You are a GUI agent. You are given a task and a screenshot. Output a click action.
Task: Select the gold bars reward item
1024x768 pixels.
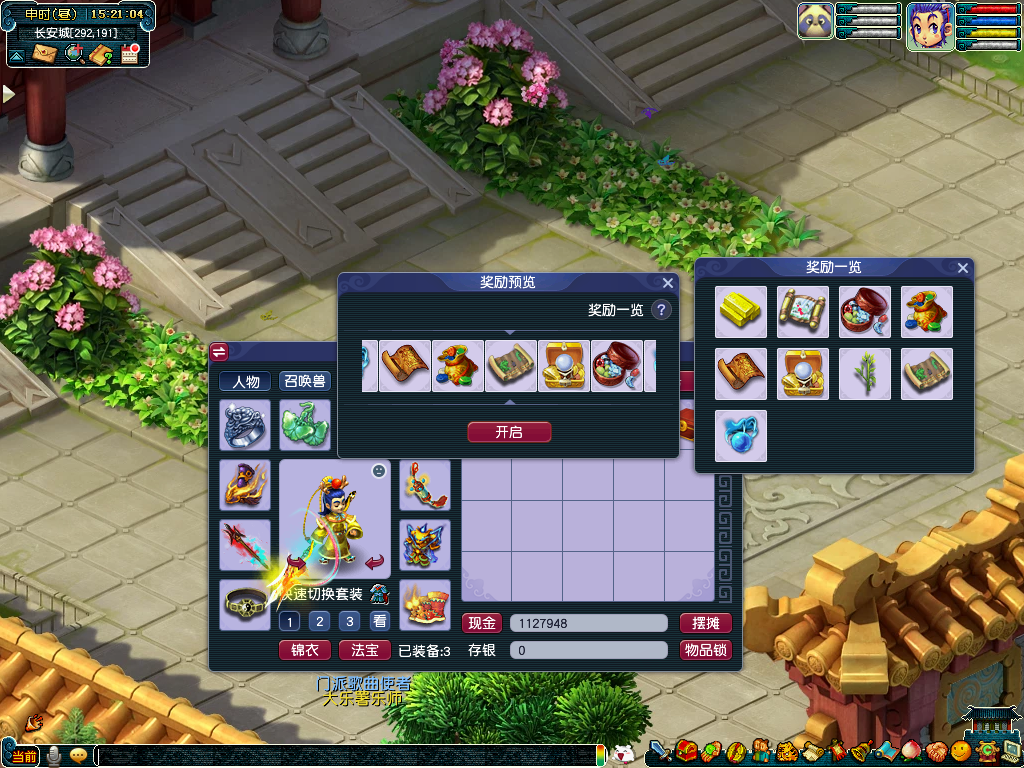click(x=741, y=312)
